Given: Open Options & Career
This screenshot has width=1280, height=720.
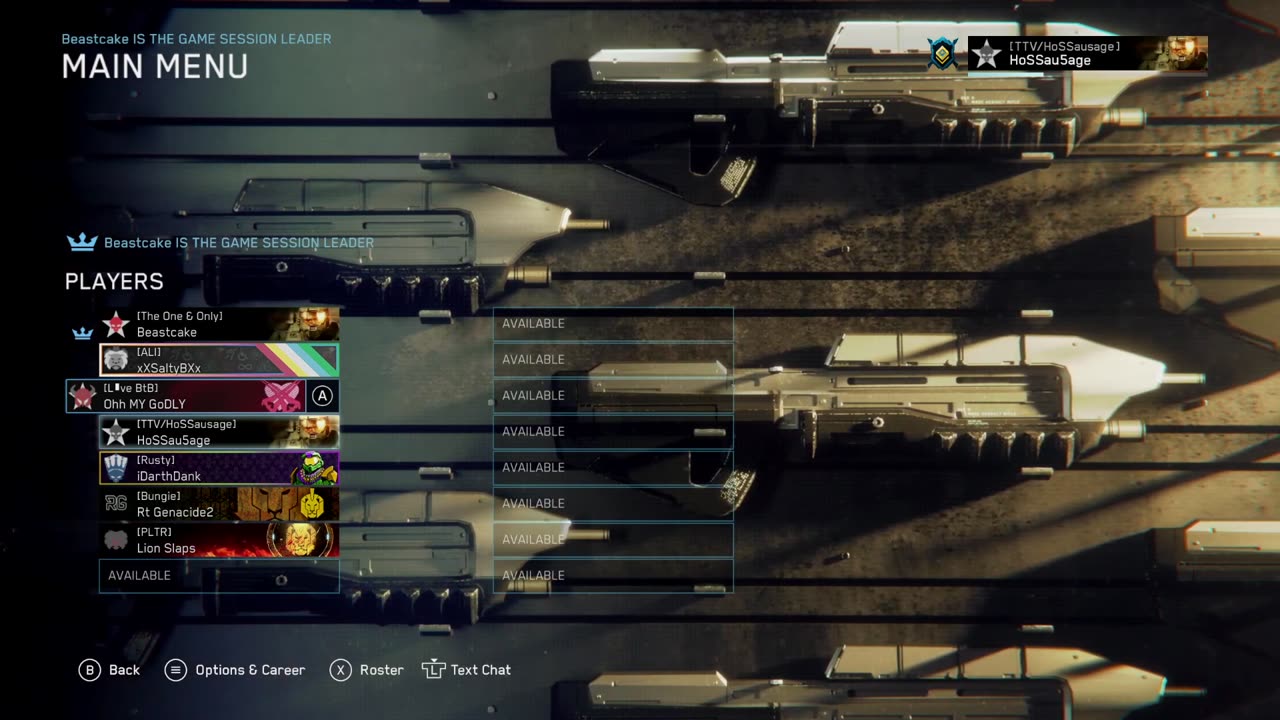Looking at the screenshot, I should [235, 670].
